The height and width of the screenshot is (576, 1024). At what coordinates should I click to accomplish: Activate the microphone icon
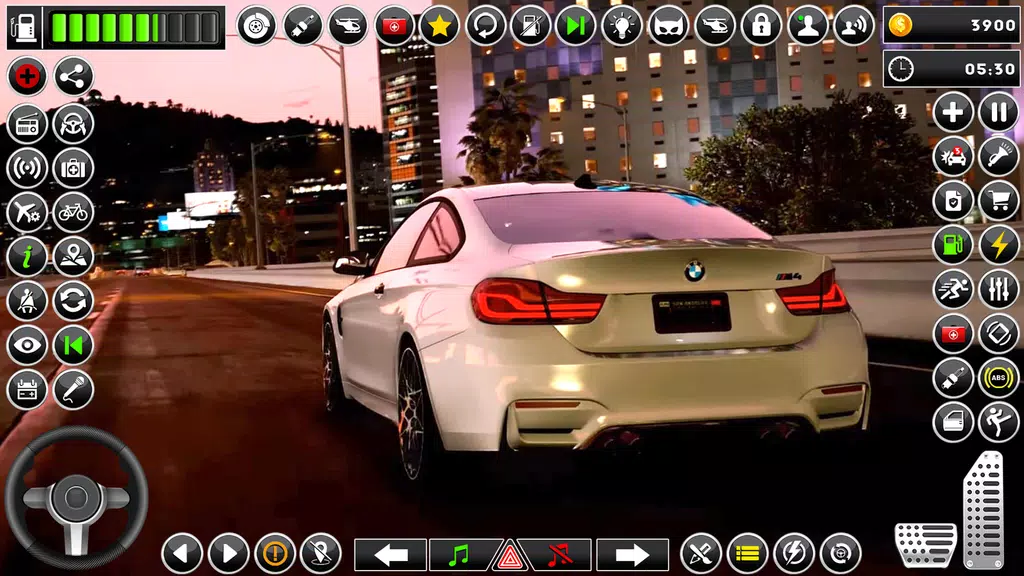[73, 390]
